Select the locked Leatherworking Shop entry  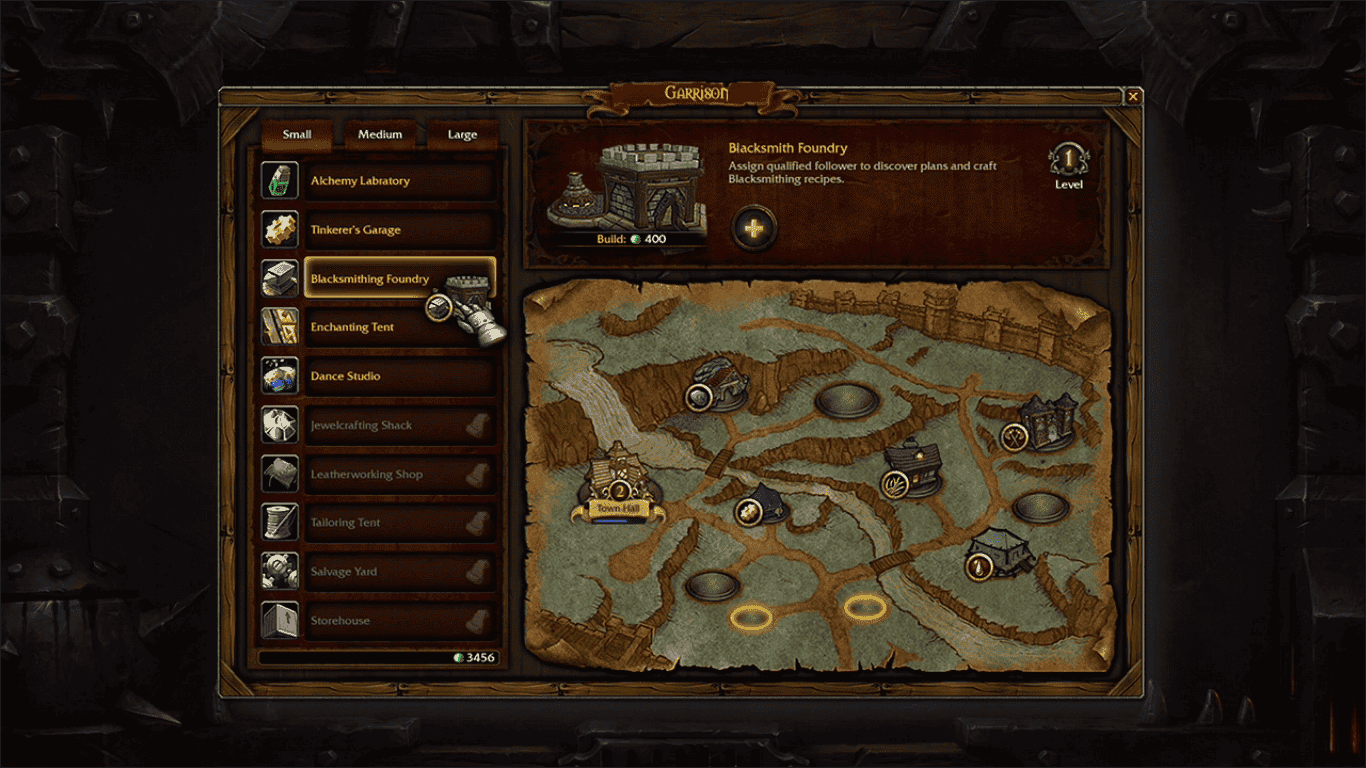click(x=400, y=475)
